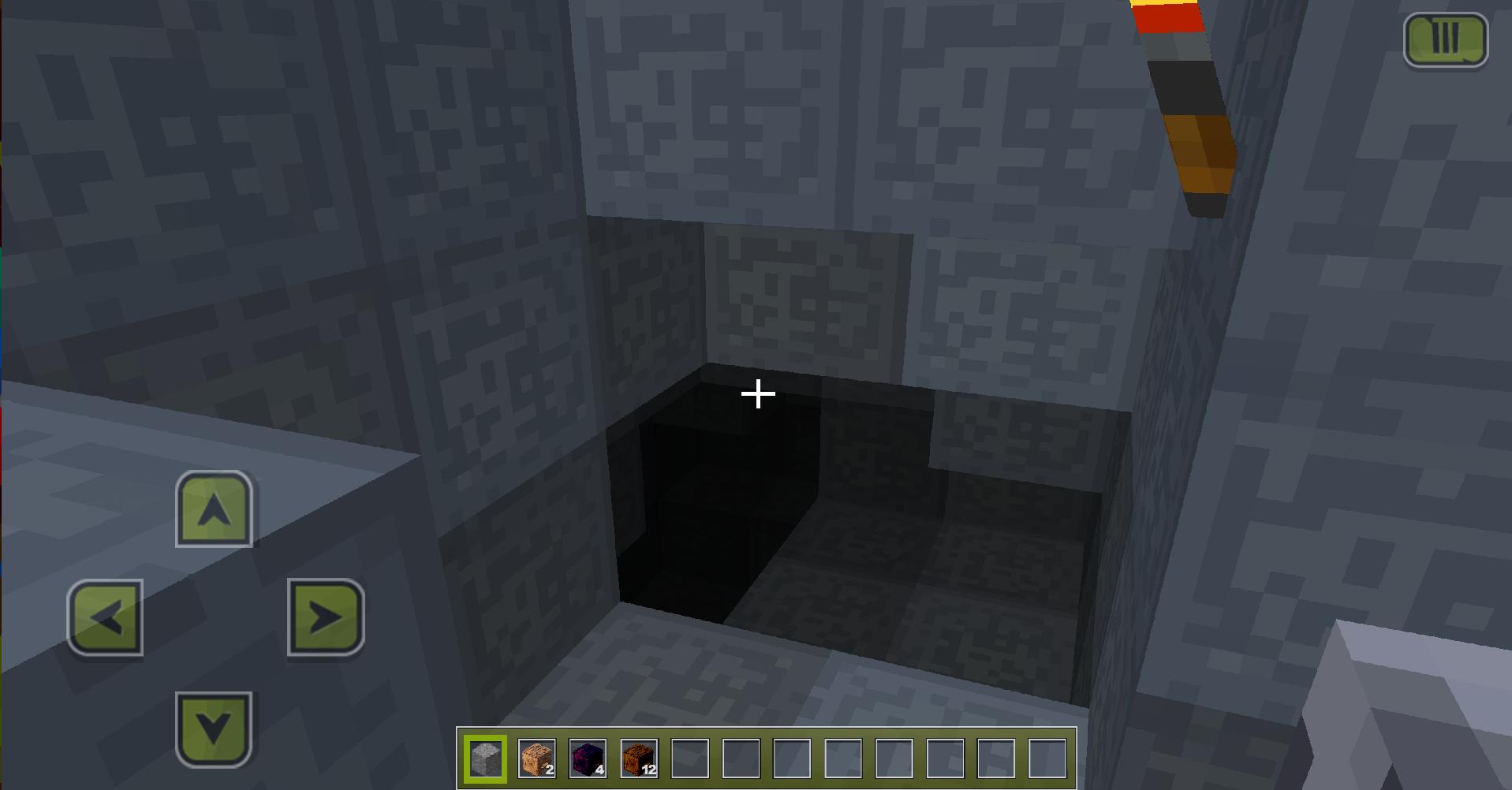
Task: Select the purple mycelium block stack of 4
Action: 588,758
